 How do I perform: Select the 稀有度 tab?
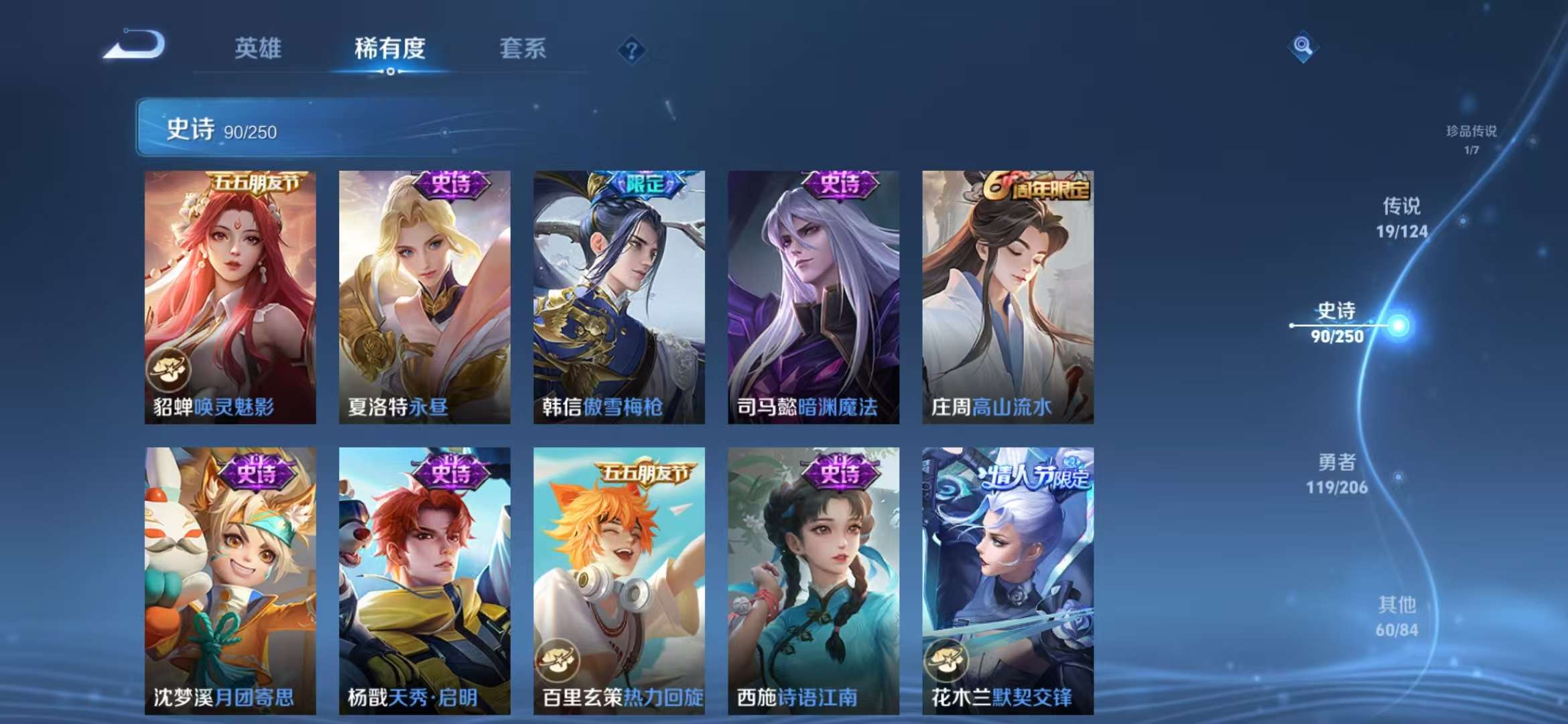391,48
